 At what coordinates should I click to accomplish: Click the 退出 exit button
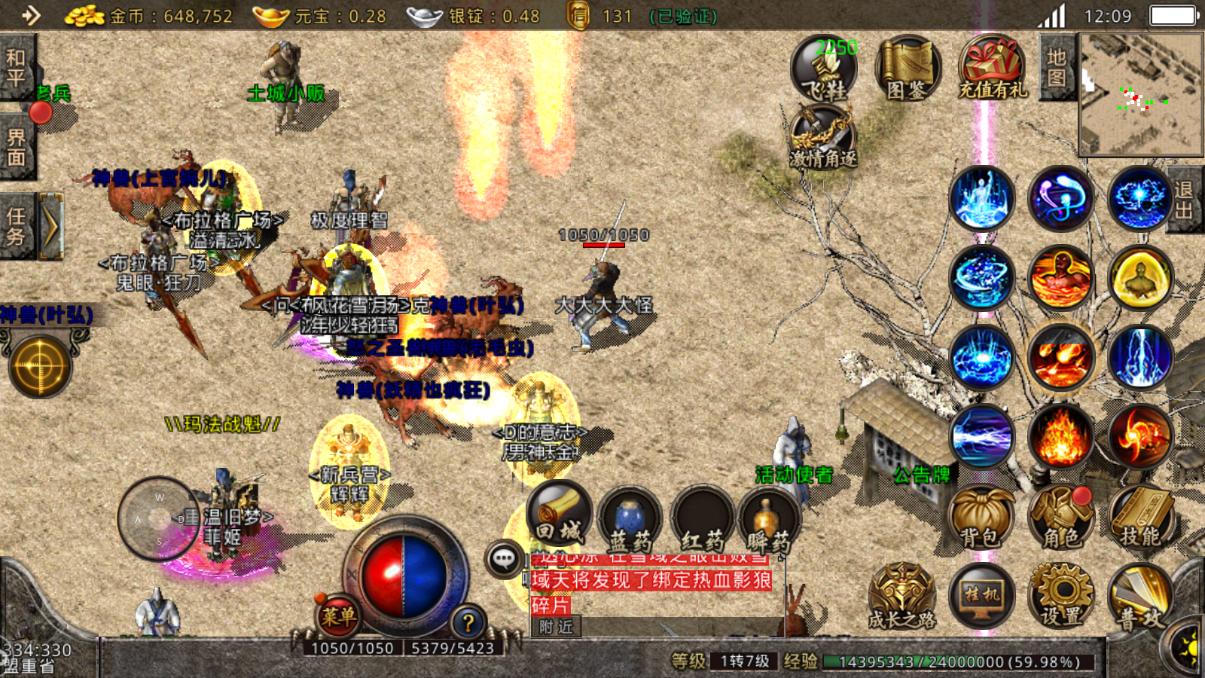point(1186,200)
